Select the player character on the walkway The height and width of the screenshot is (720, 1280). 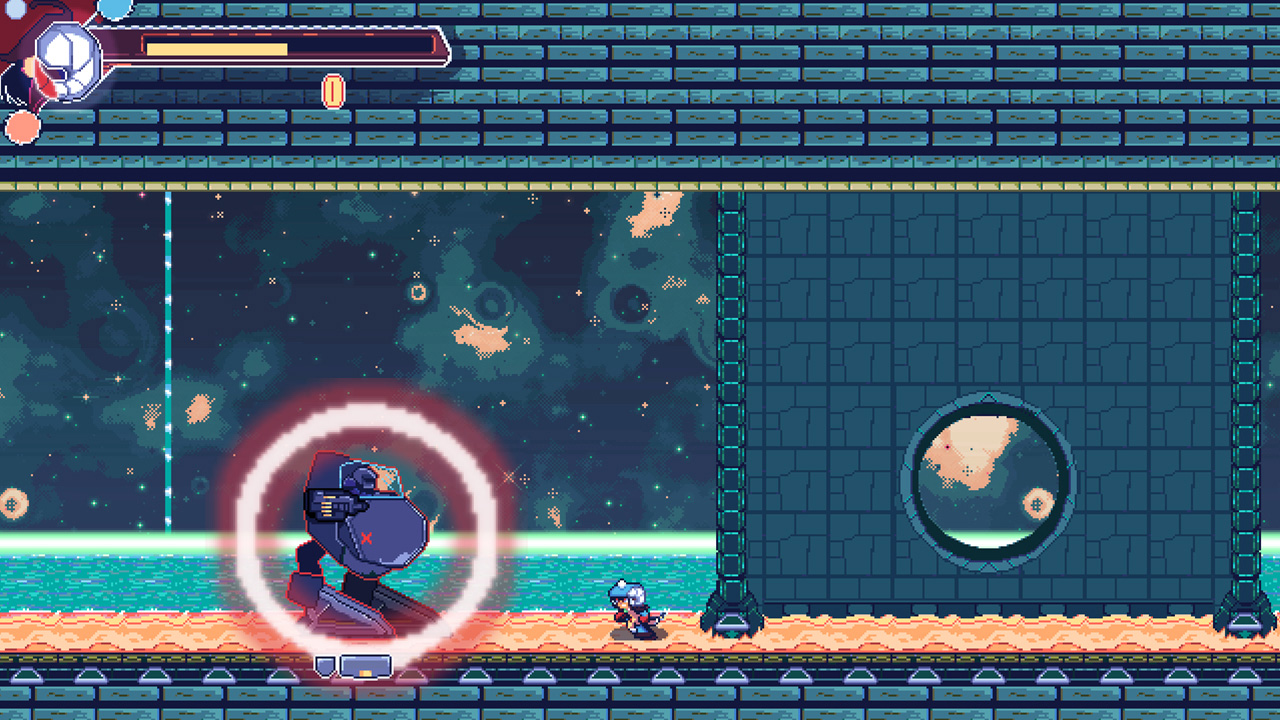click(x=630, y=610)
